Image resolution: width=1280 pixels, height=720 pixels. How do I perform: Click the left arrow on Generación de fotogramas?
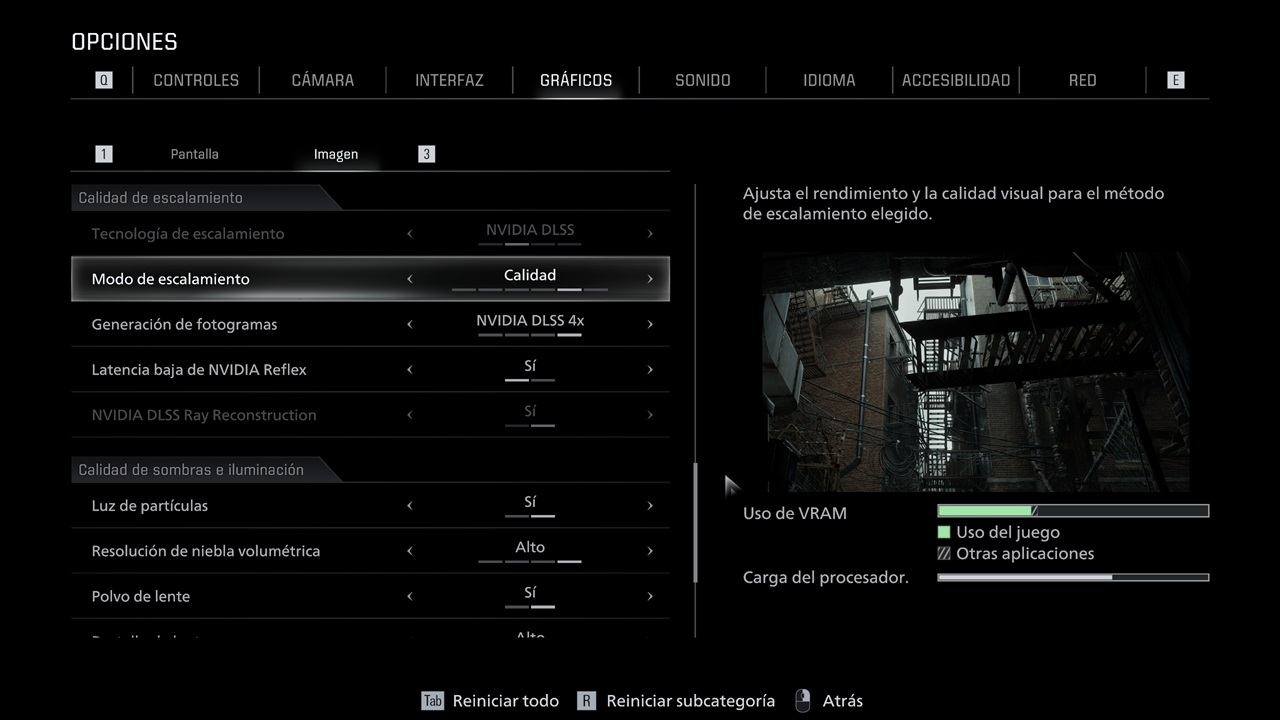point(410,323)
